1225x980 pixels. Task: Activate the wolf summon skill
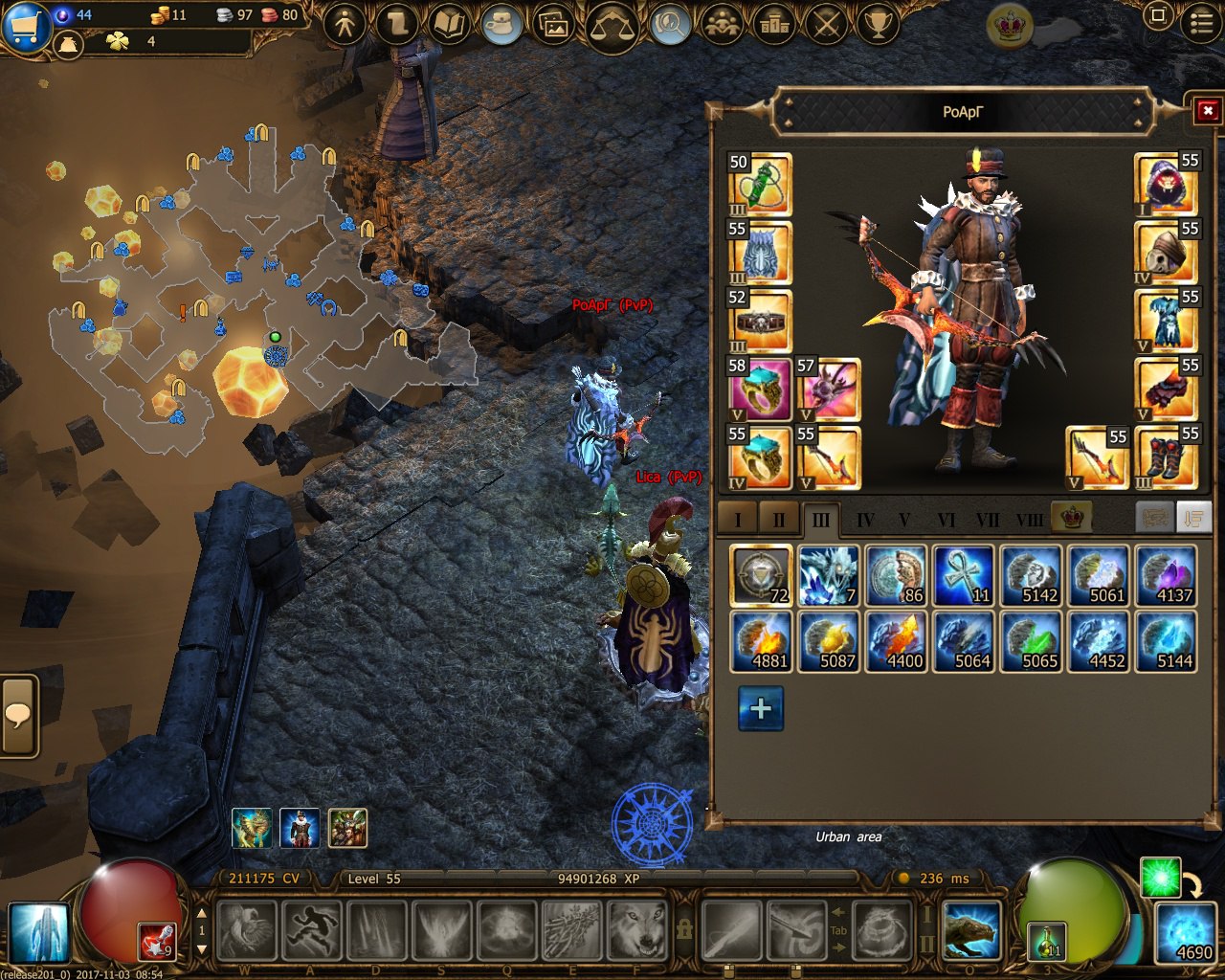point(637,929)
